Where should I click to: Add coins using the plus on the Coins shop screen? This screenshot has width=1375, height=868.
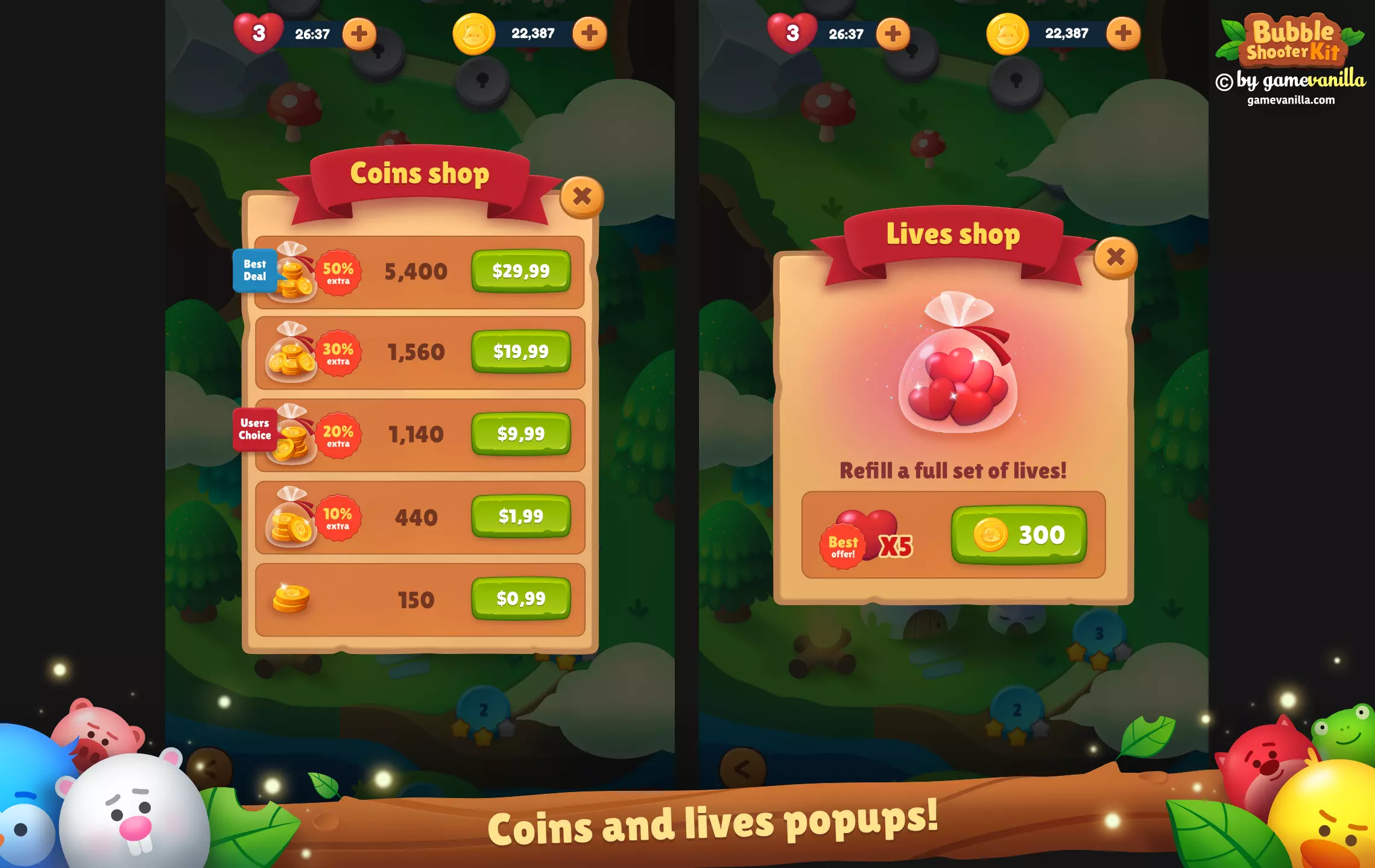(x=589, y=34)
